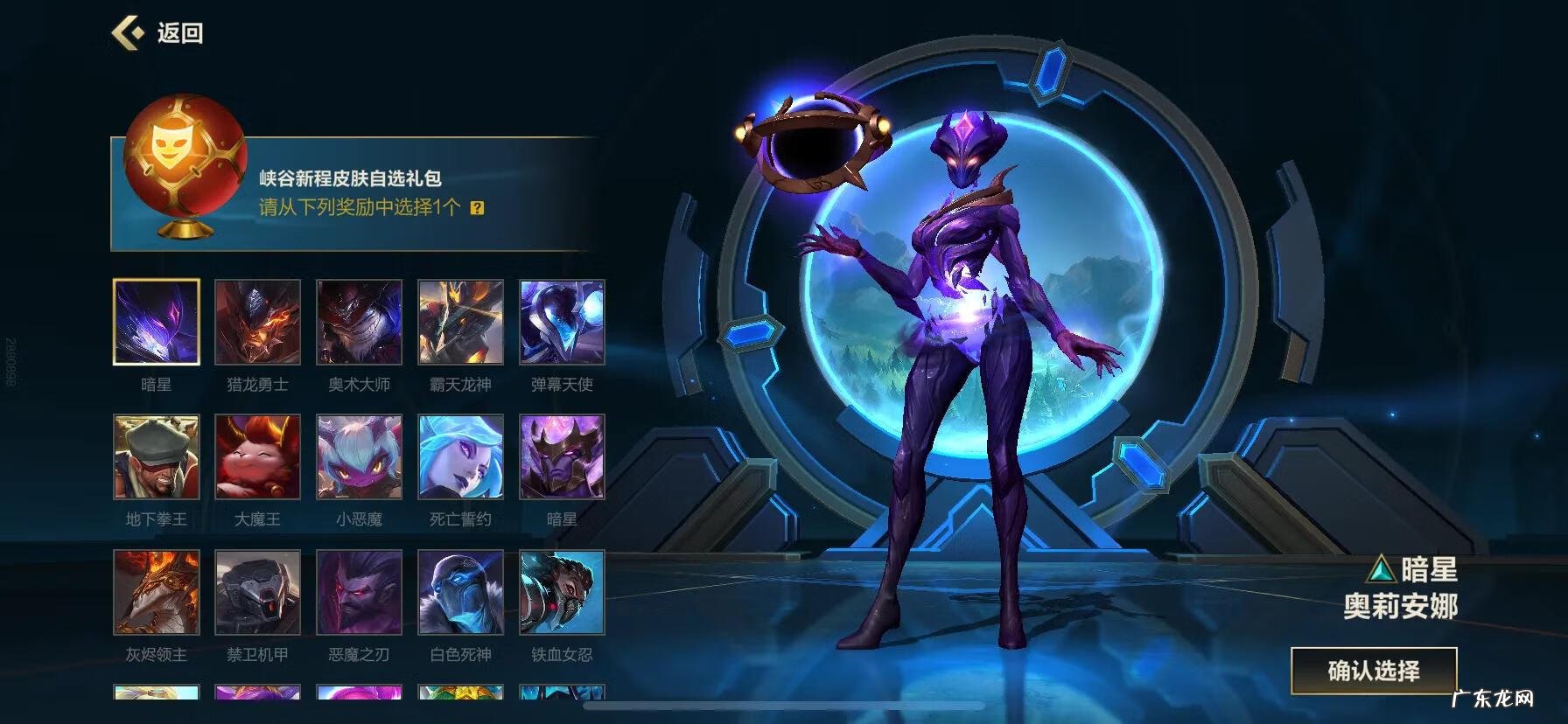Pick the 霸天龙神 skin thumbnail
The image size is (1568, 724).
tap(460, 322)
